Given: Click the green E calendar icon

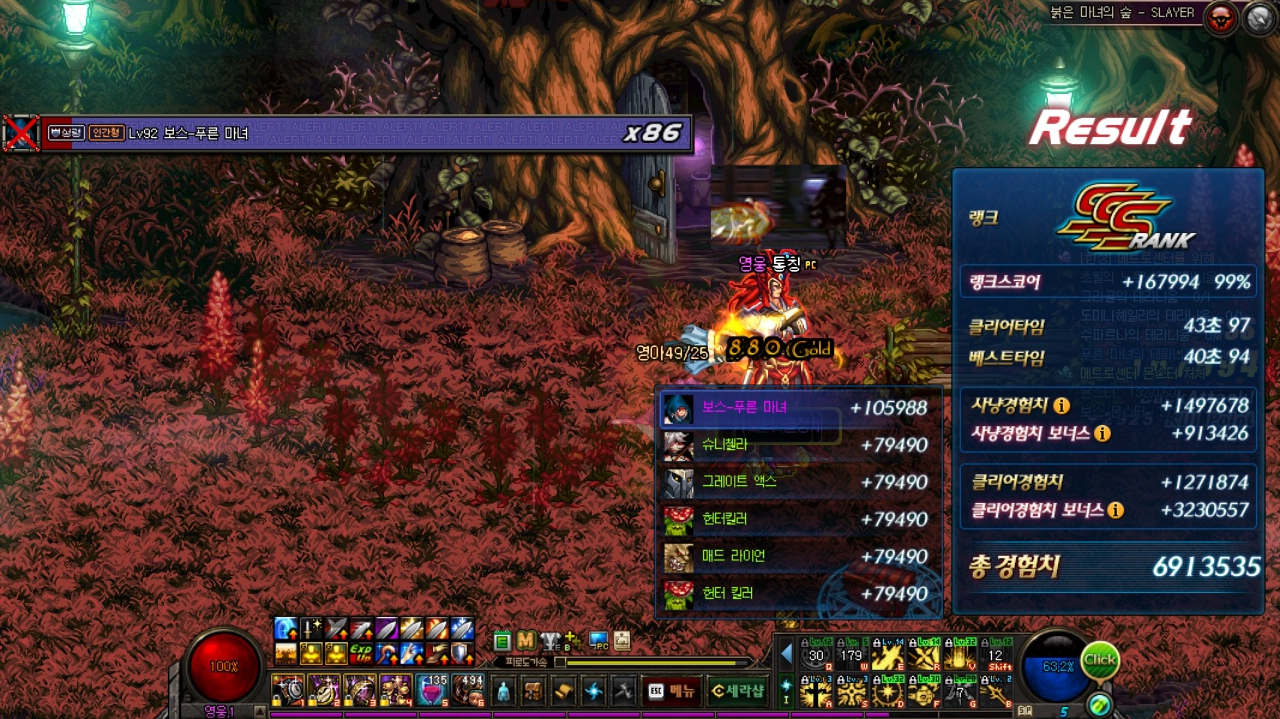Looking at the screenshot, I should point(502,641).
